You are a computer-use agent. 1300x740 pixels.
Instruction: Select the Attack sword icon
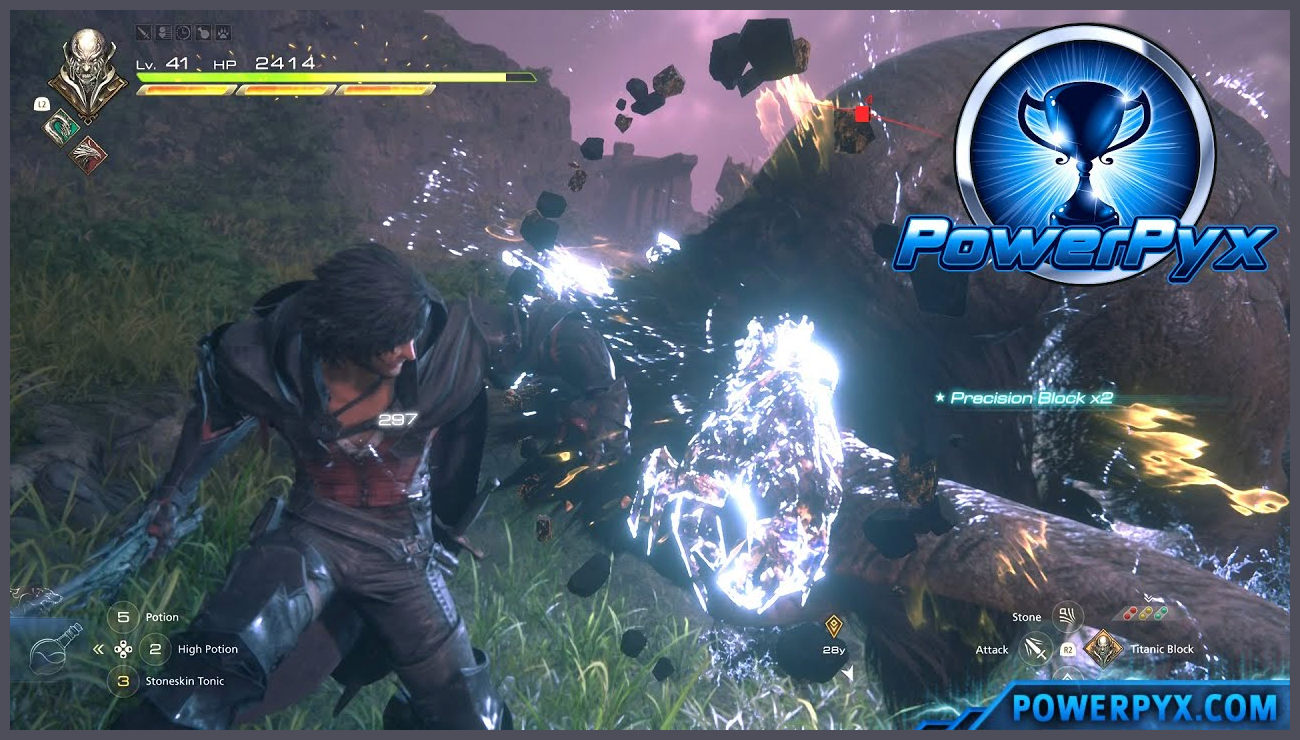tap(1035, 650)
